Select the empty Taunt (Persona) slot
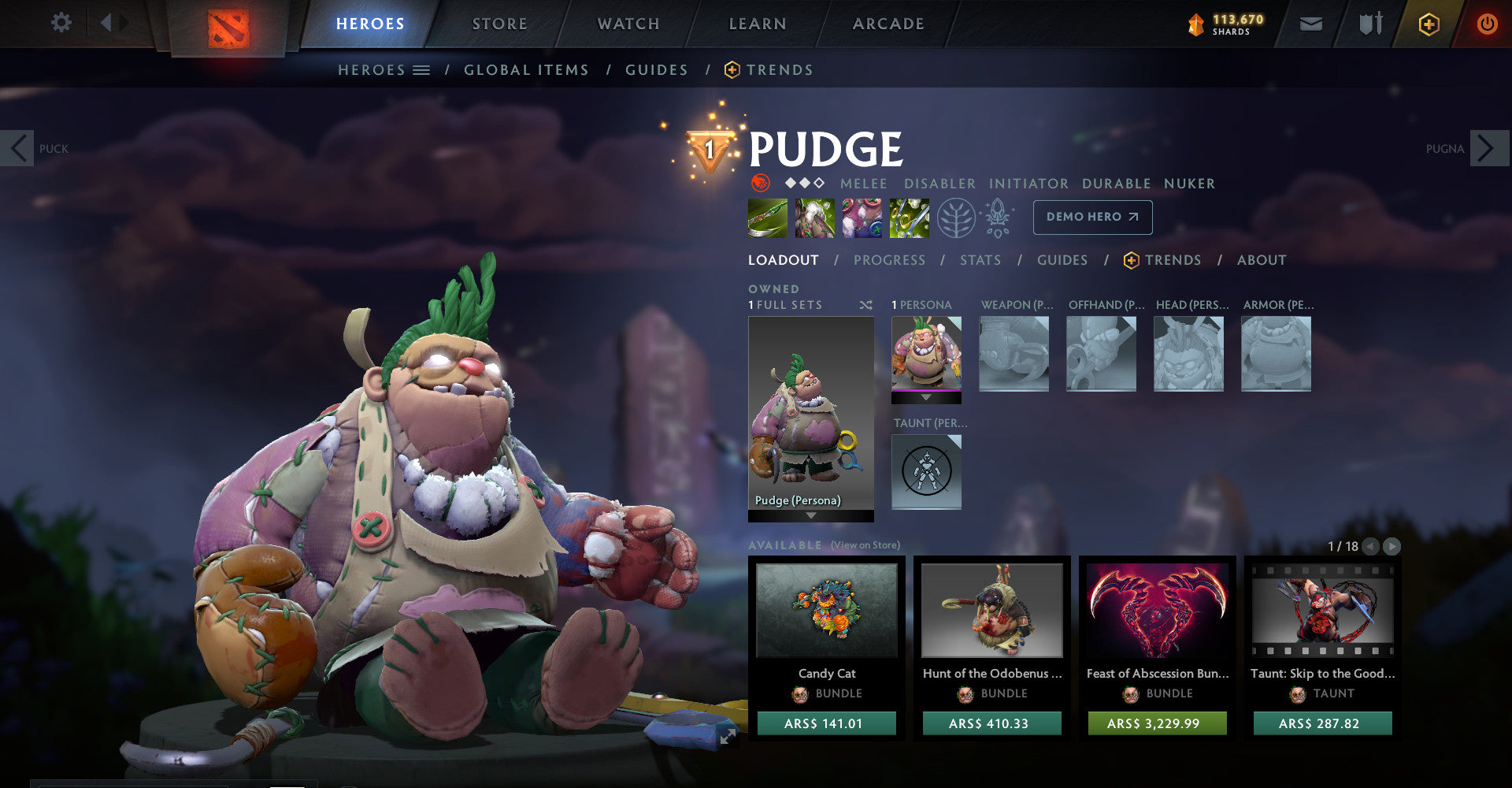The image size is (1512, 788). (927, 472)
